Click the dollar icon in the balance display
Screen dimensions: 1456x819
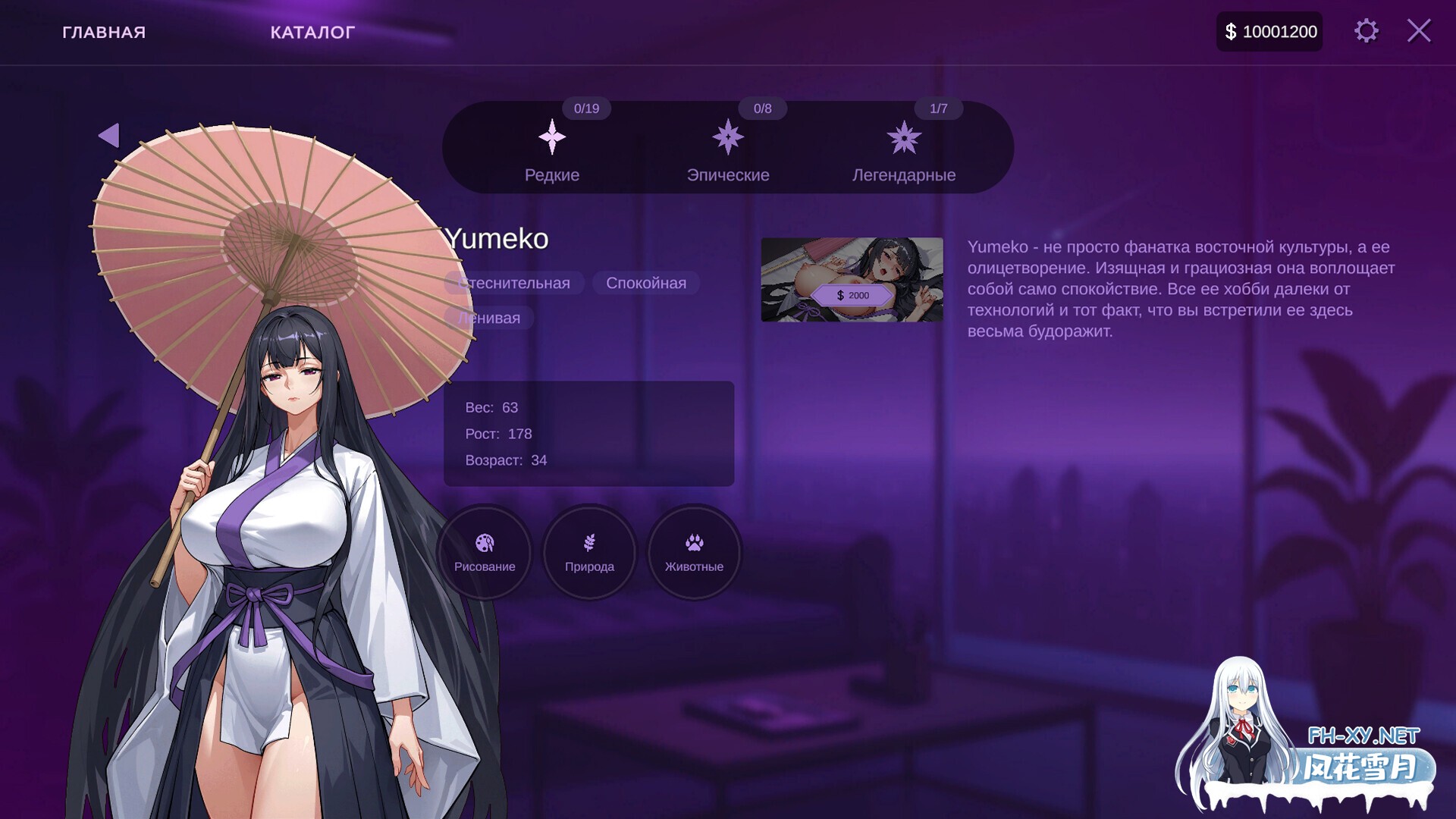point(1230,31)
